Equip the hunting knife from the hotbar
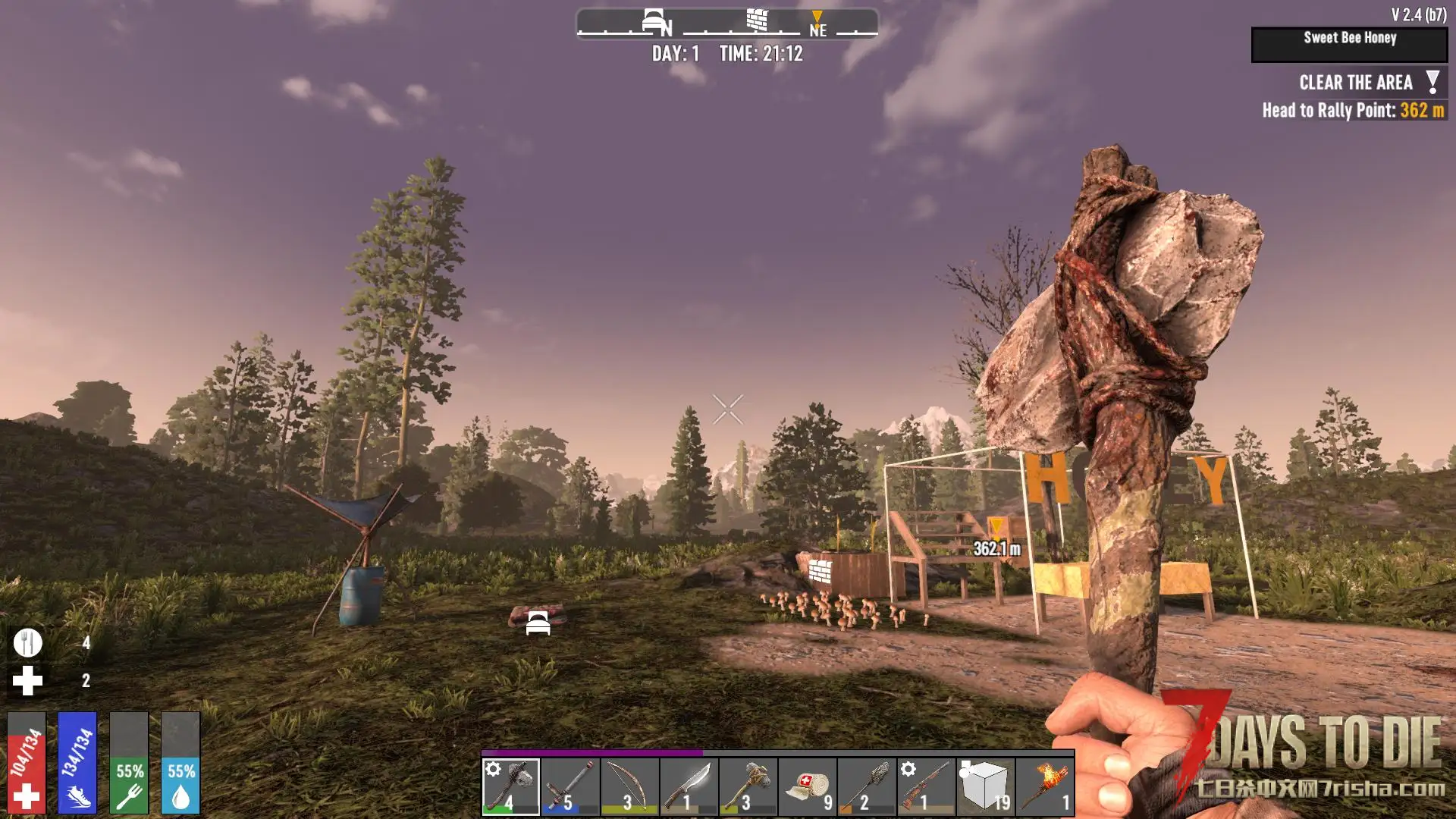The width and height of the screenshot is (1456, 819). pyautogui.click(x=689, y=786)
